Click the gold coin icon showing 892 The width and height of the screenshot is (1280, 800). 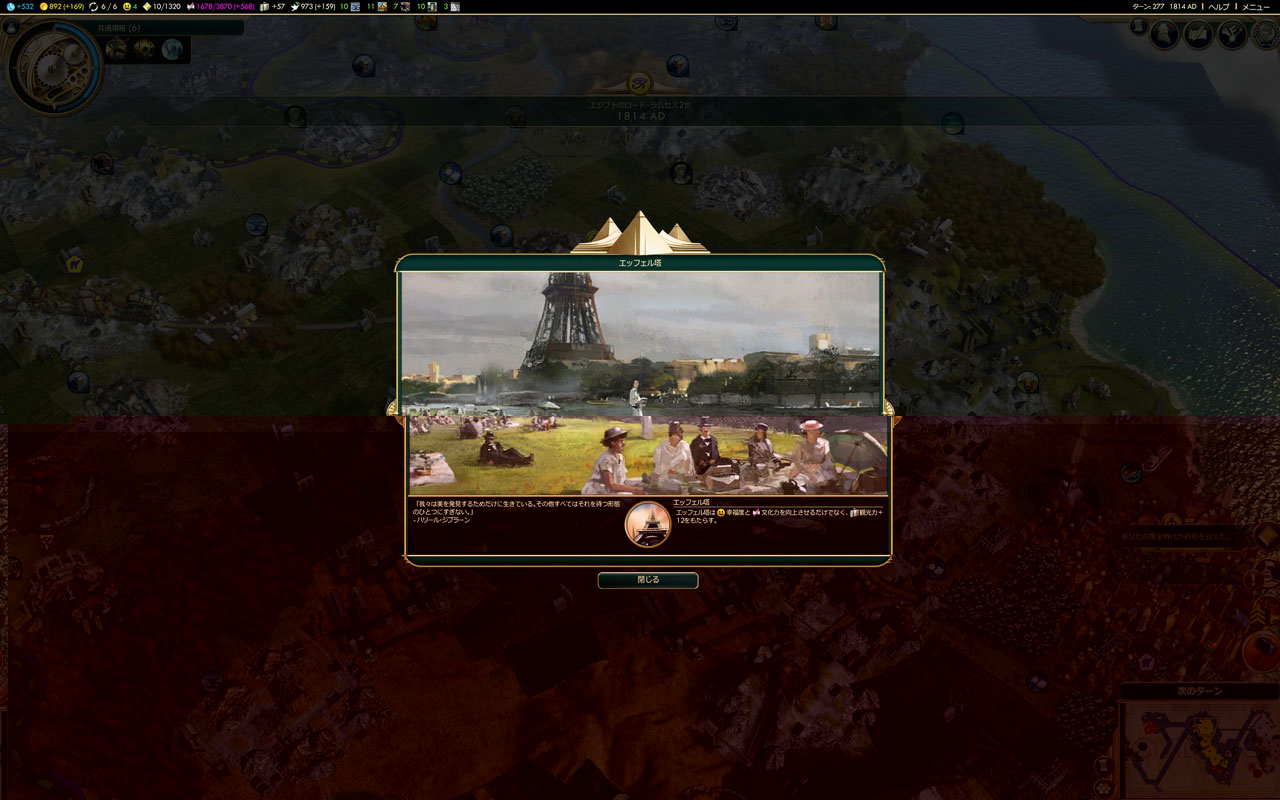(x=44, y=6)
